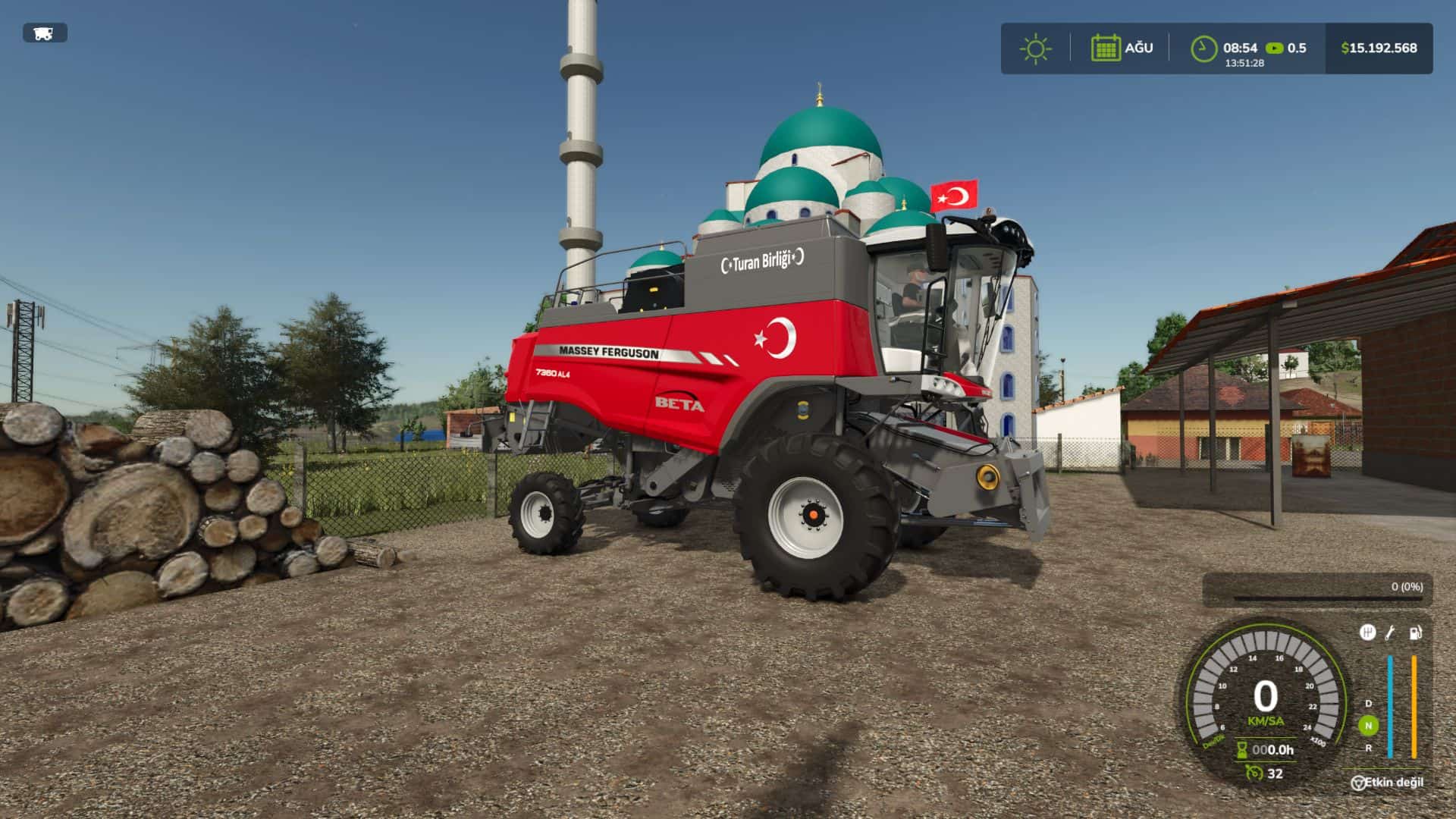
Task: Select the gear shifter icon
Action: [x=1367, y=632]
